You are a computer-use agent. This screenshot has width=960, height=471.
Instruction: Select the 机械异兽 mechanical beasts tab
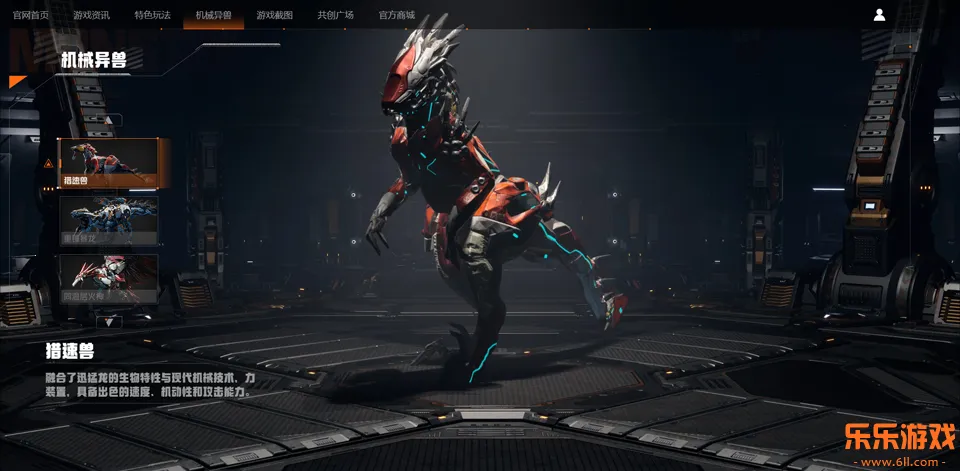(x=213, y=15)
